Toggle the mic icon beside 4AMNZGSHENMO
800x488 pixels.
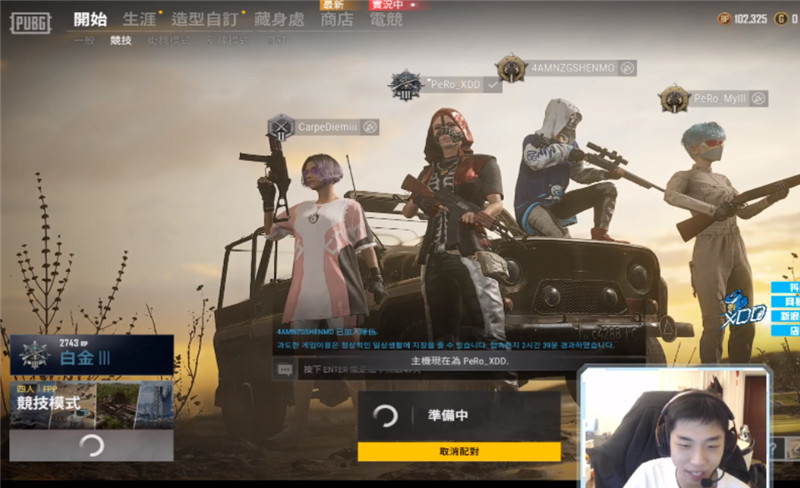[x=627, y=68]
